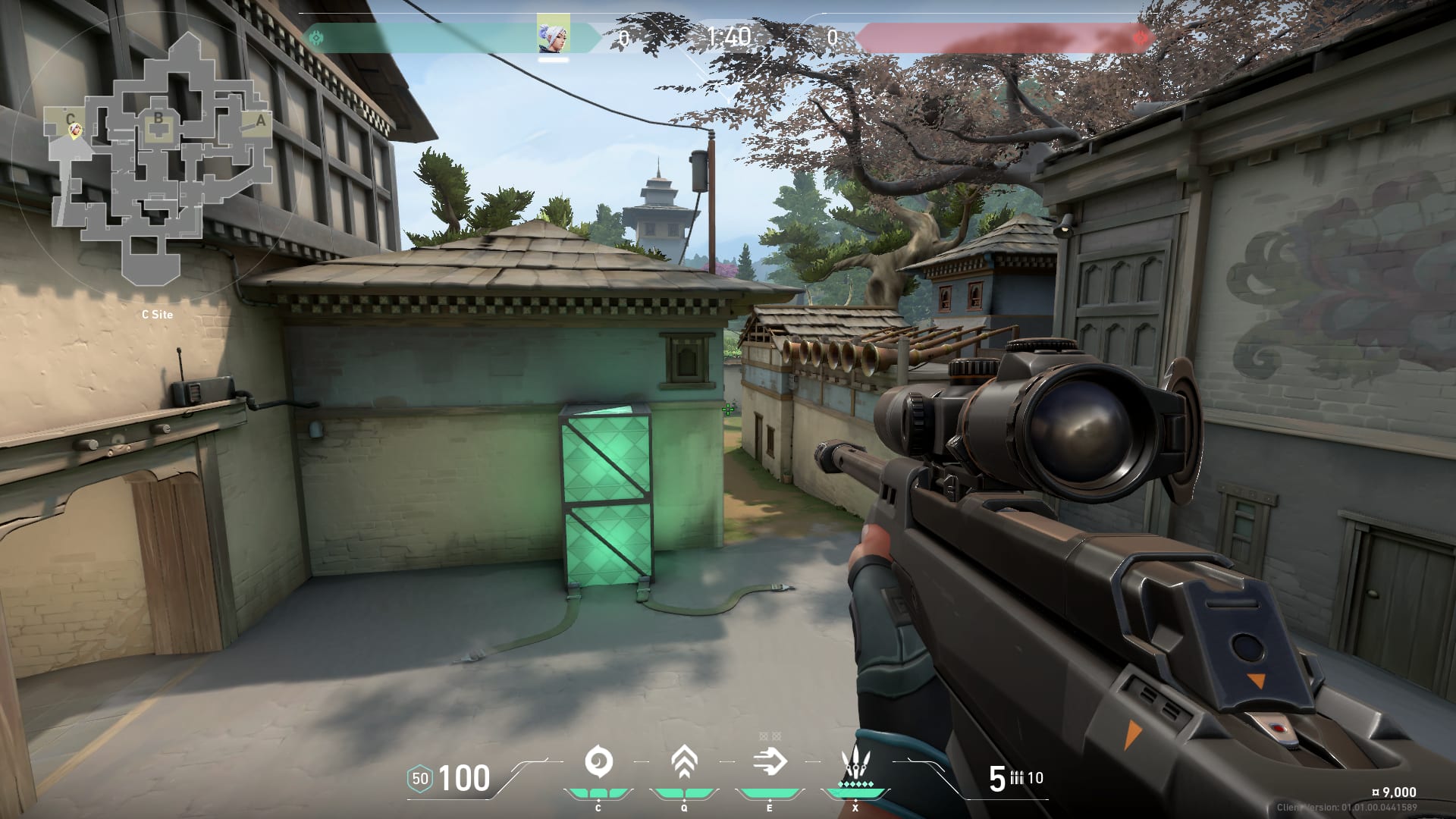Click the minimap's A site marker
Image resolution: width=1456 pixels, height=819 pixels.
261,120
